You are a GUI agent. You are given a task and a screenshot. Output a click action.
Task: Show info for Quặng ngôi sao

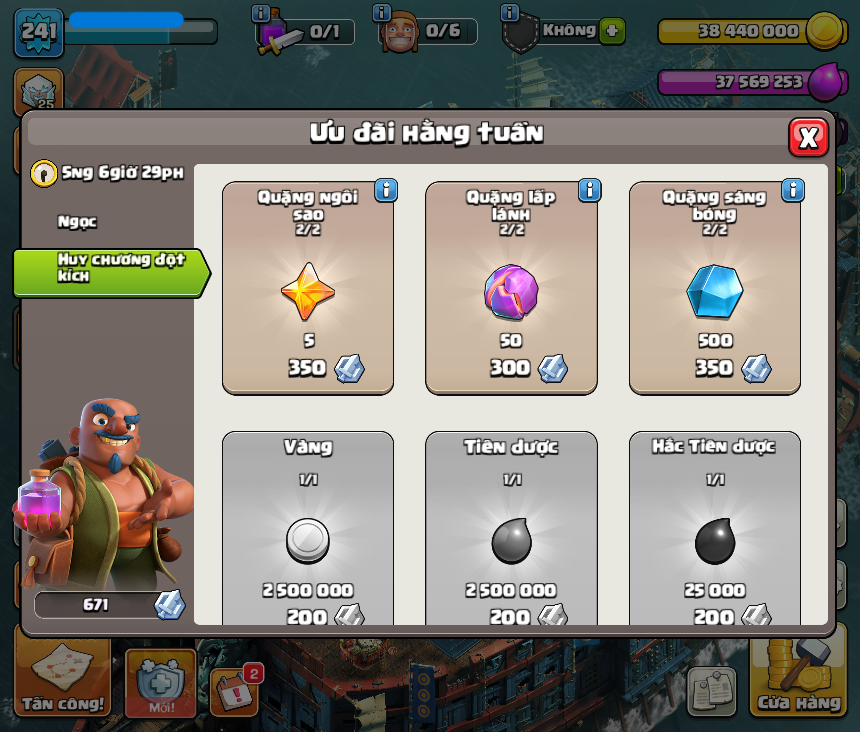pos(386,190)
